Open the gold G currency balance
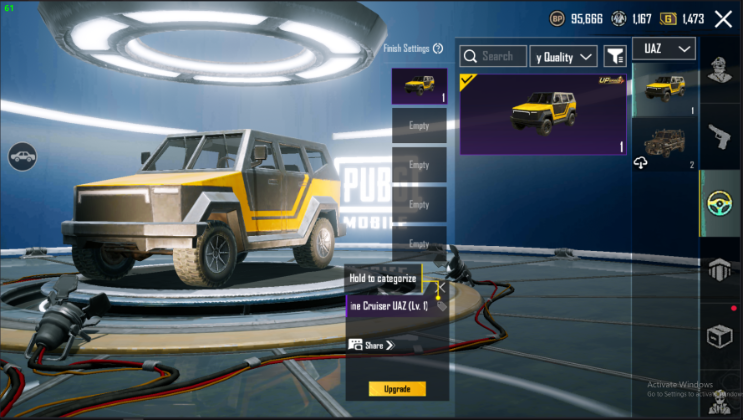Screen dimensions: 743x420 coord(684,18)
